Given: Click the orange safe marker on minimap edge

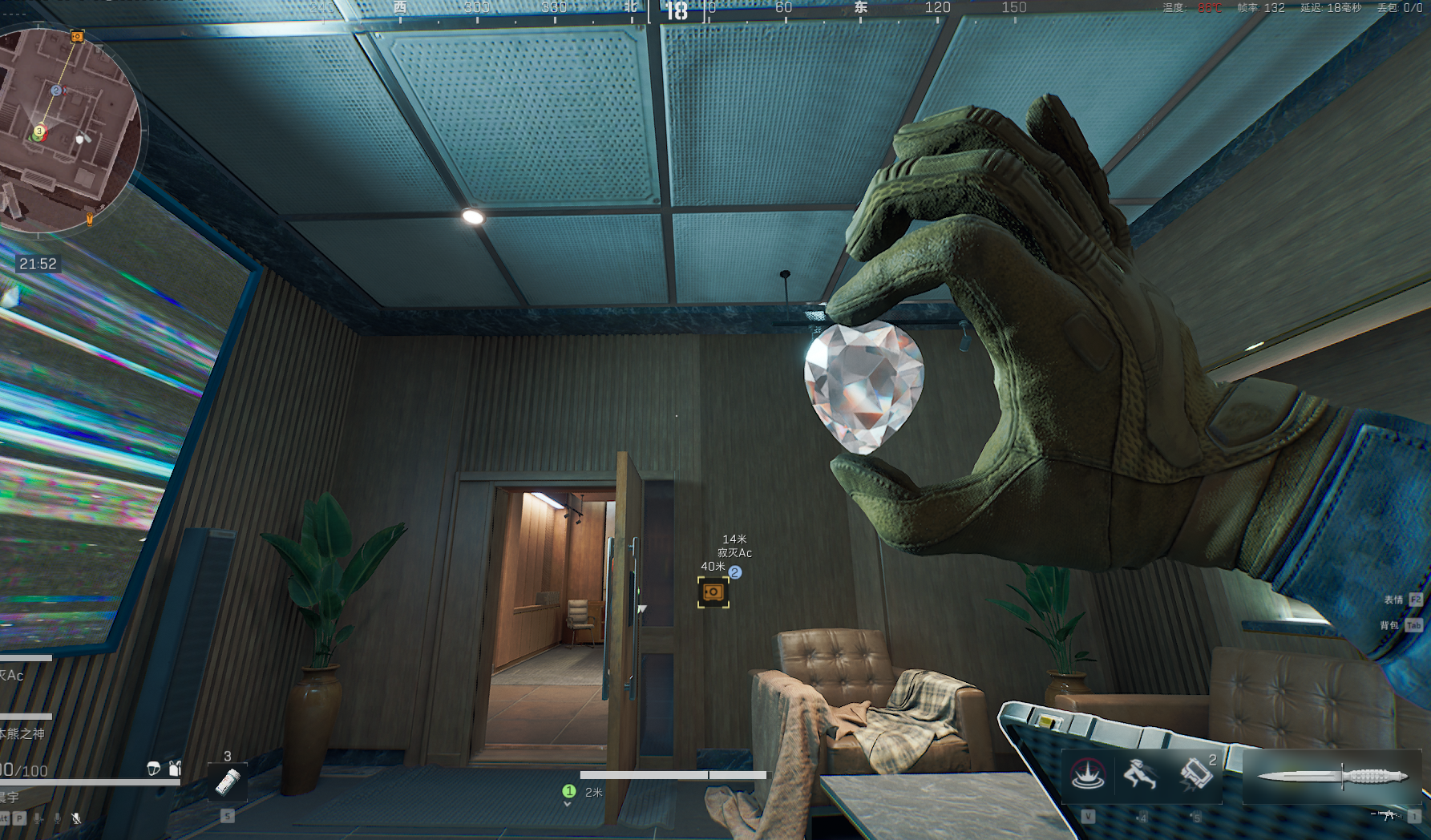Looking at the screenshot, I should 77,36.
